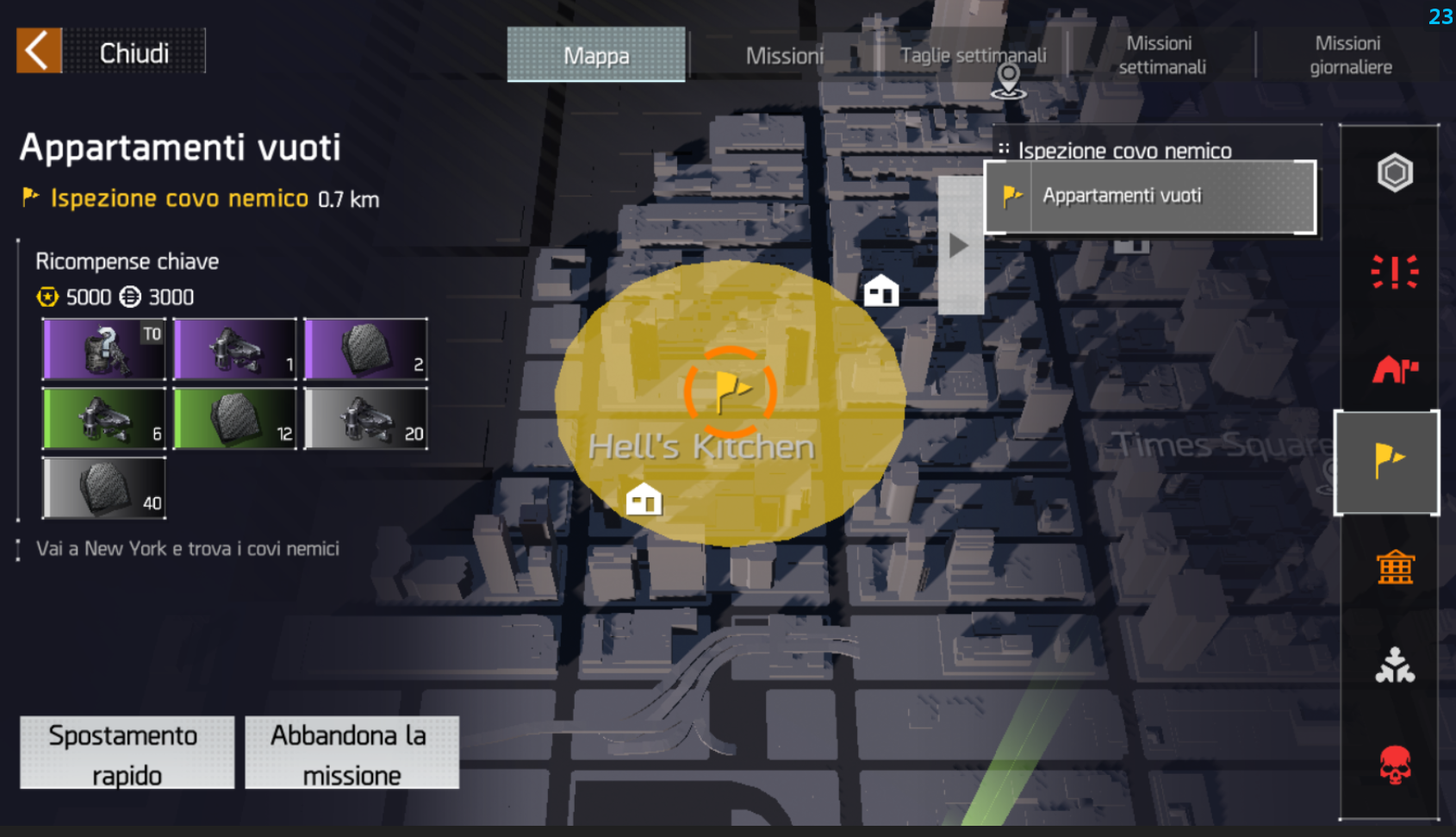The width and height of the screenshot is (1456, 837).
Task: Close the map with the Chiudi button
Action: click(x=111, y=52)
